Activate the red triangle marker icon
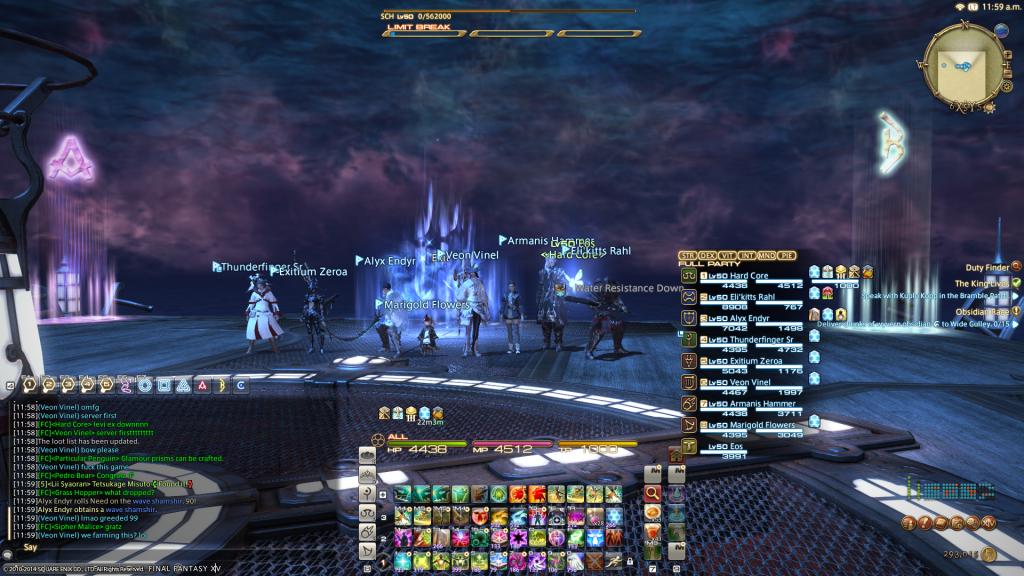Image resolution: width=1024 pixels, height=576 pixels. tap(202, 385)
